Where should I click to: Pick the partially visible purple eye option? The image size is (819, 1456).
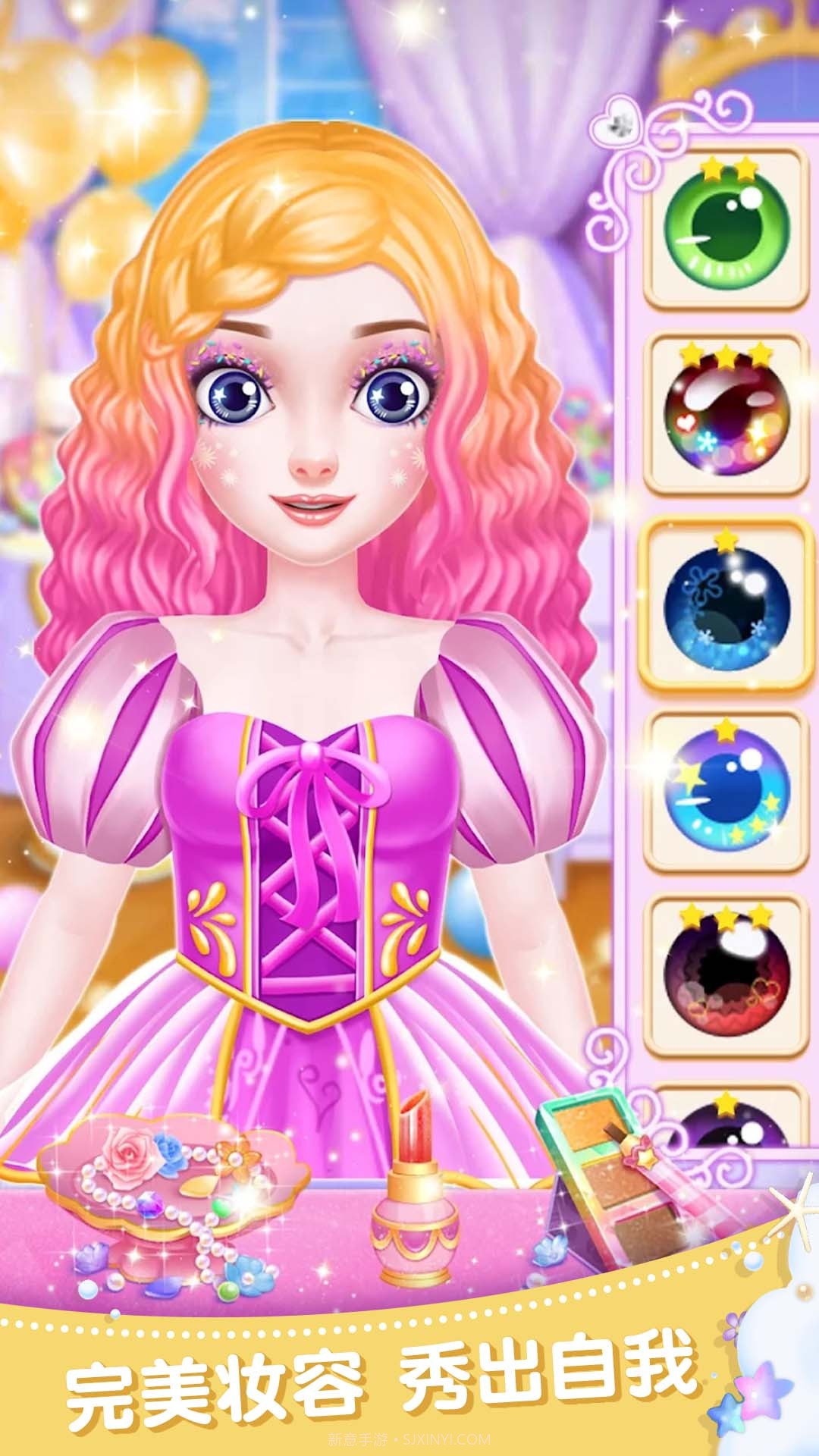pyautogui.click(x=726, y=1121)
